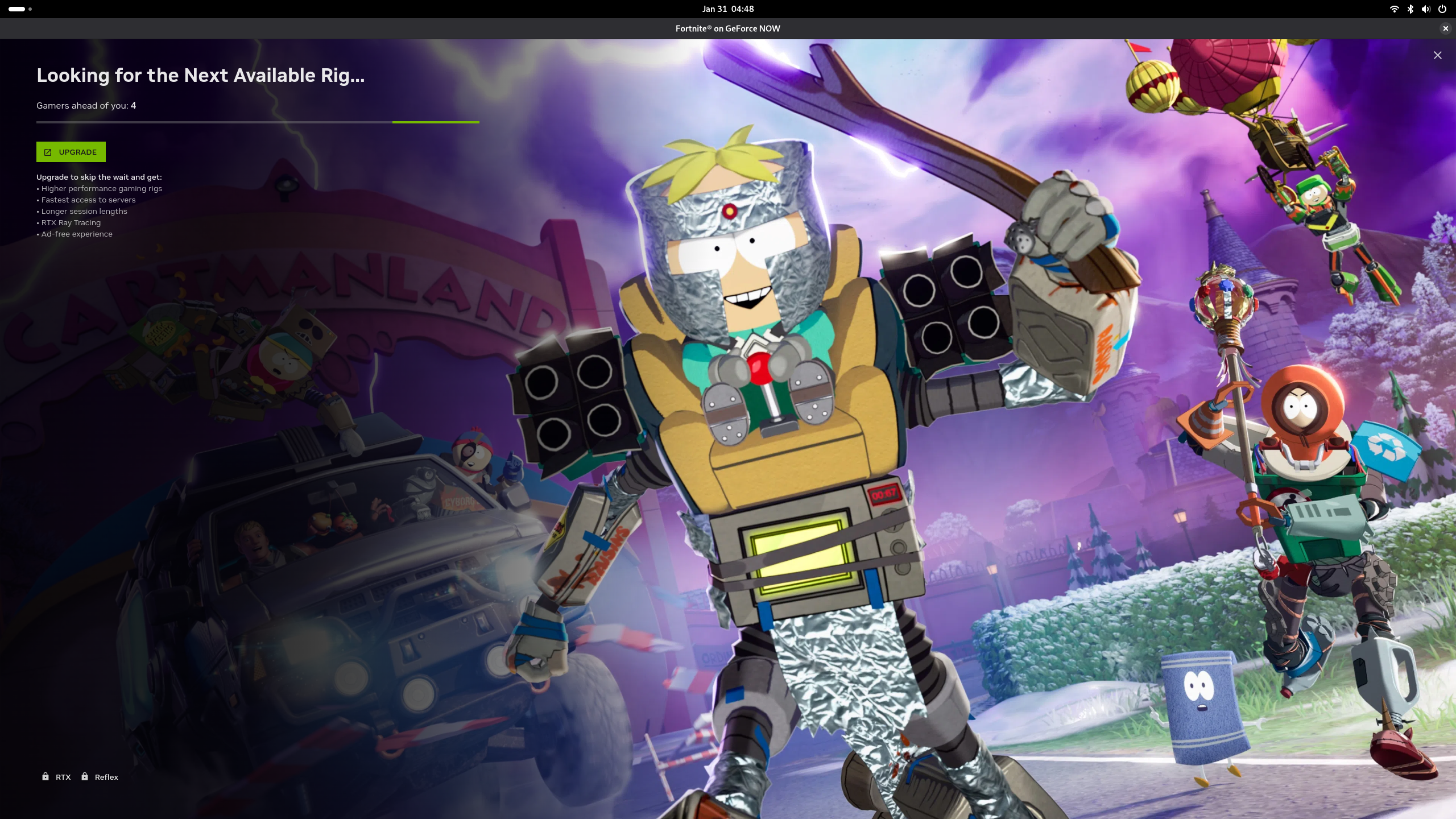Click the Looking for the Next Available Rig heading
Screen dimensions: 1456x819
click(201, 75)
